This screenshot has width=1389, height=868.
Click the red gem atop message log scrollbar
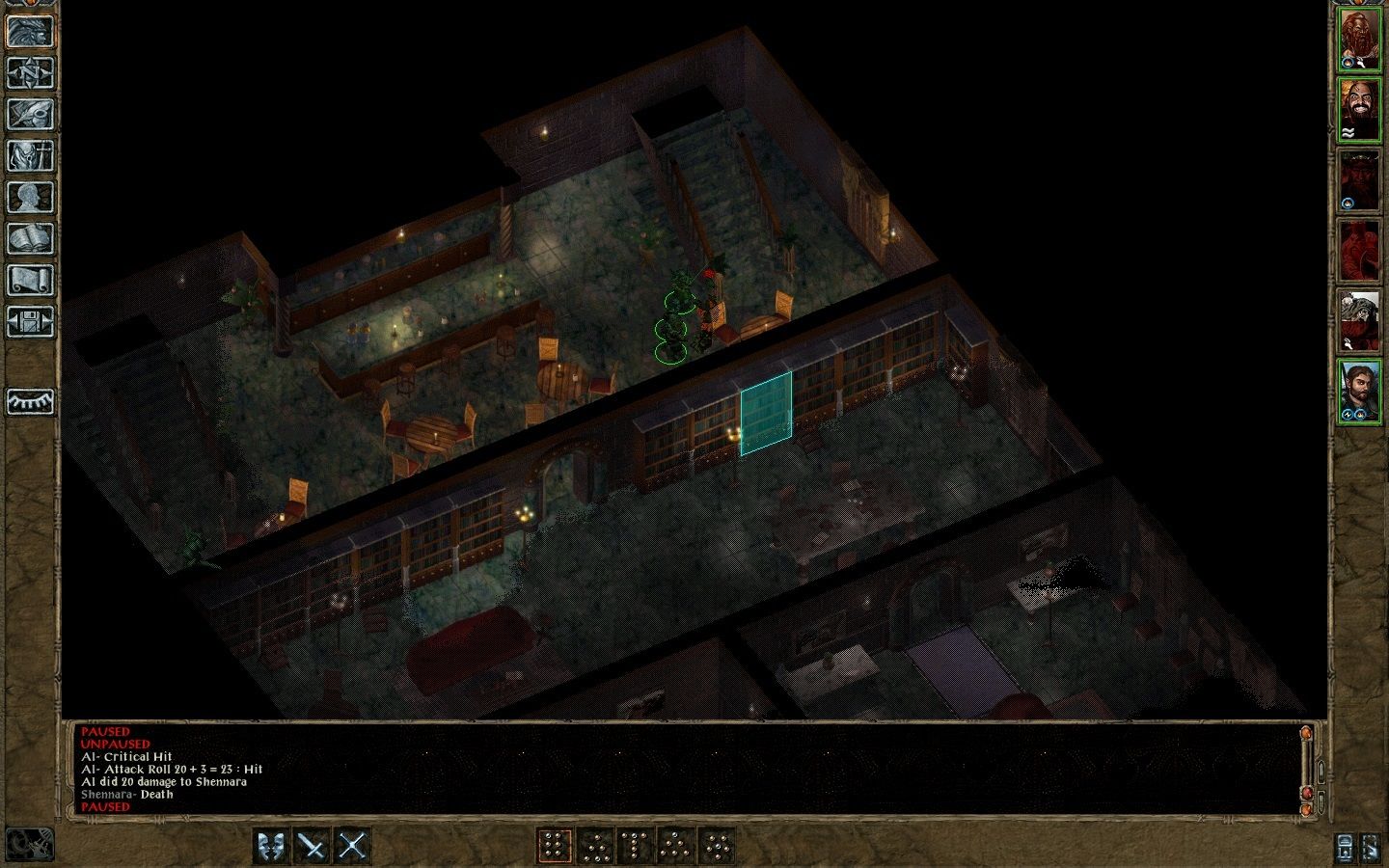[x=1307, y=733]
